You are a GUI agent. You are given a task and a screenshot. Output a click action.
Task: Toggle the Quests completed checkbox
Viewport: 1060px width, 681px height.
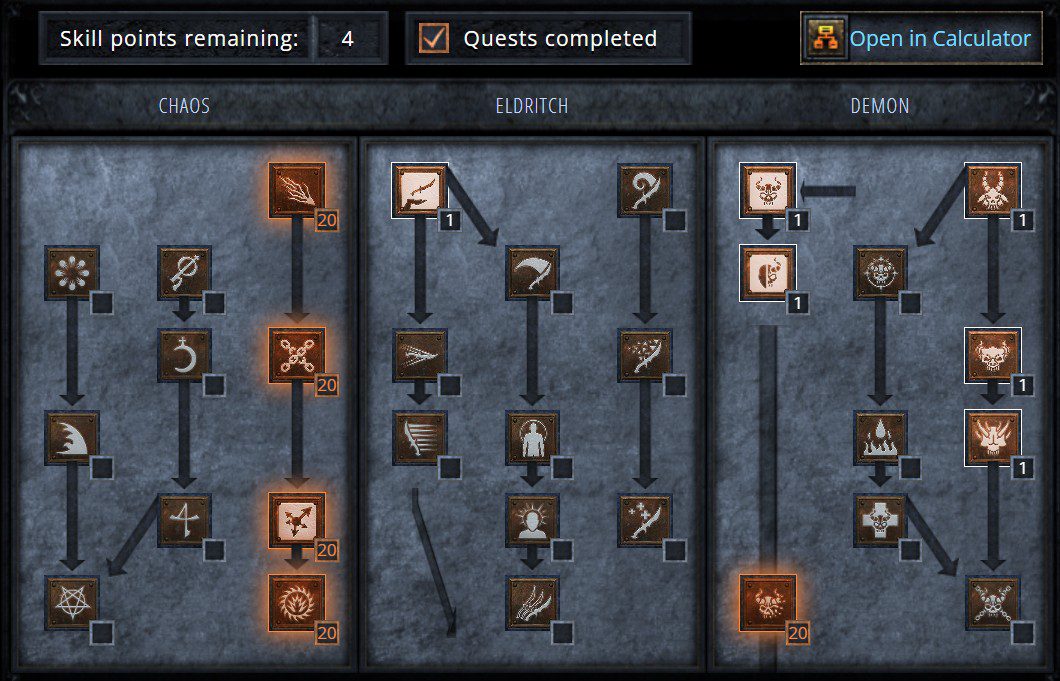point(434,39)
